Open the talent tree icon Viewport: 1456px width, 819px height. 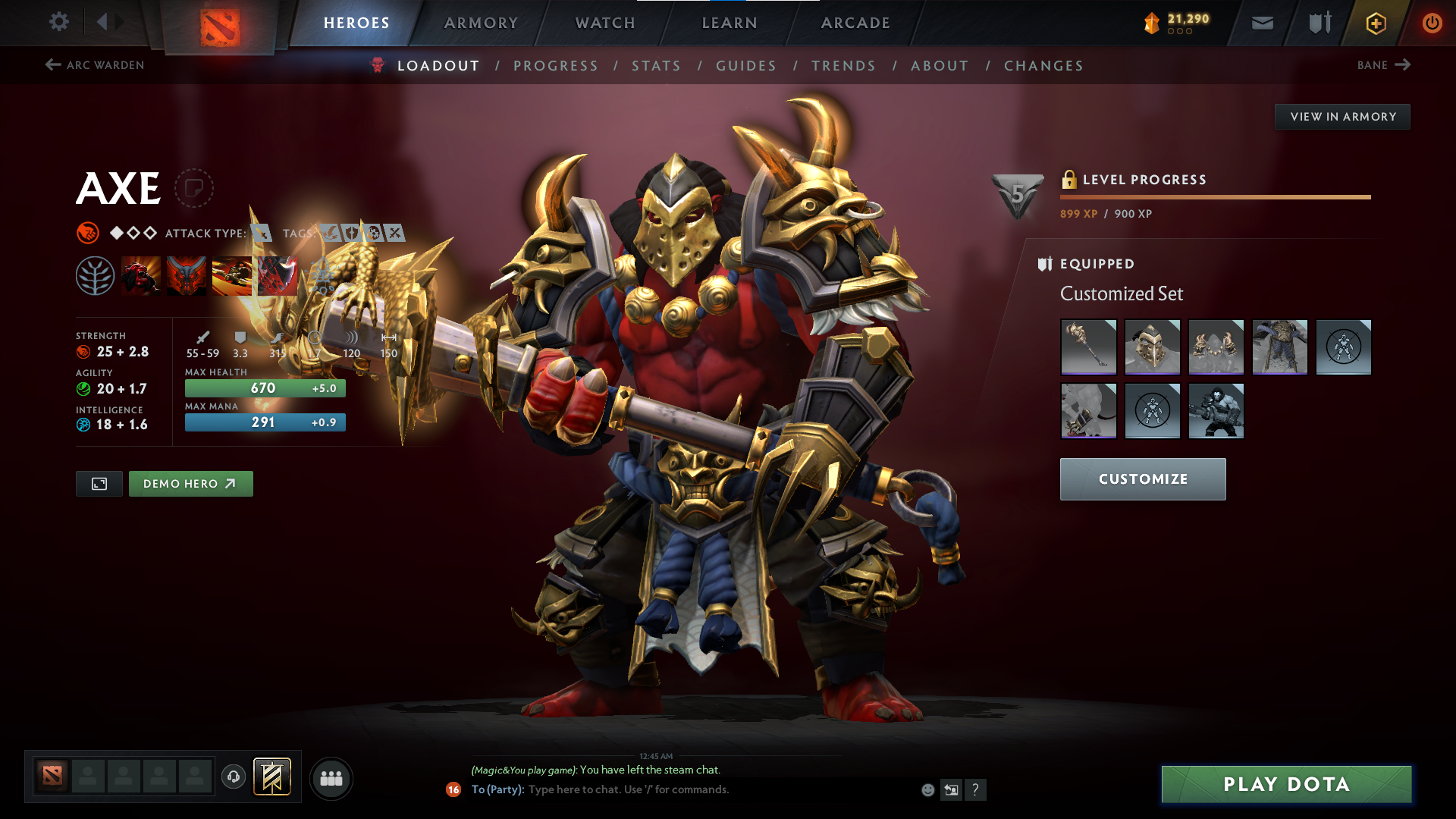97,275
